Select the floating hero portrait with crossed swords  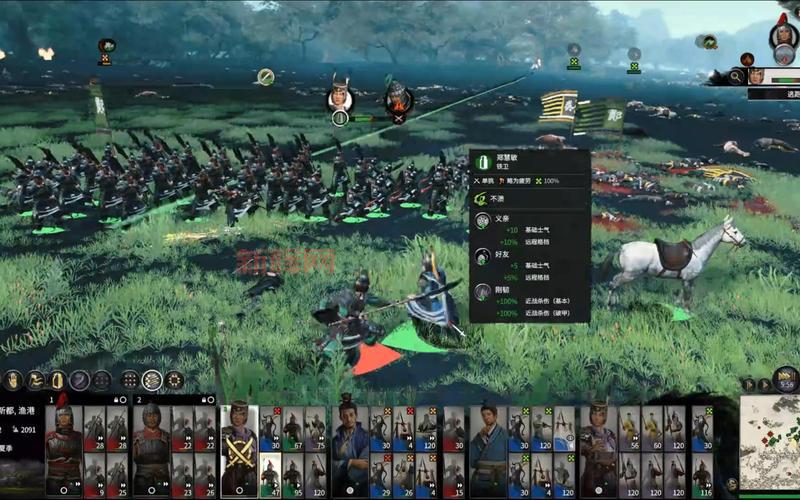pos(398,98)
